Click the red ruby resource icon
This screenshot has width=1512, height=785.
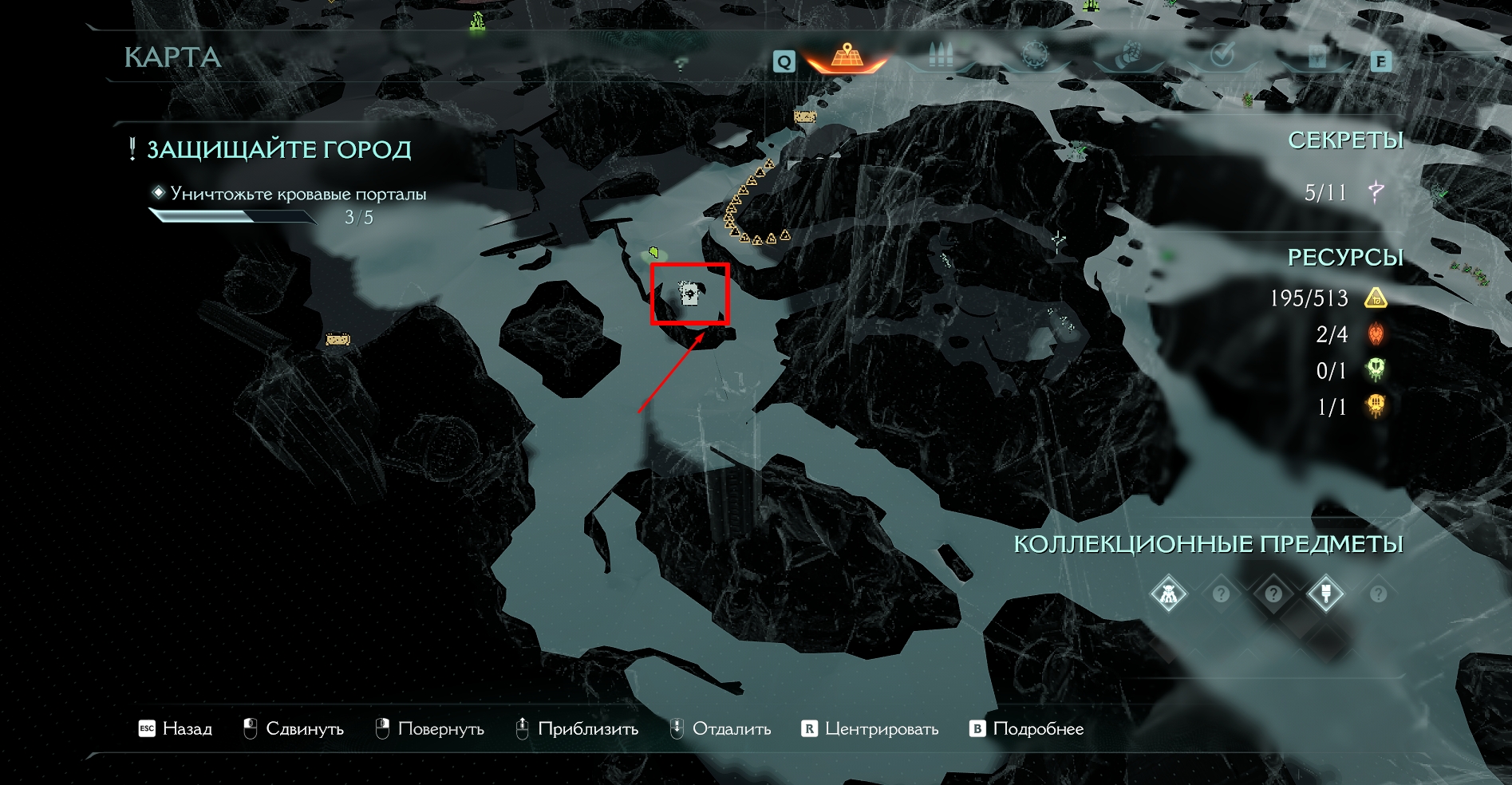coord(1376,334)
